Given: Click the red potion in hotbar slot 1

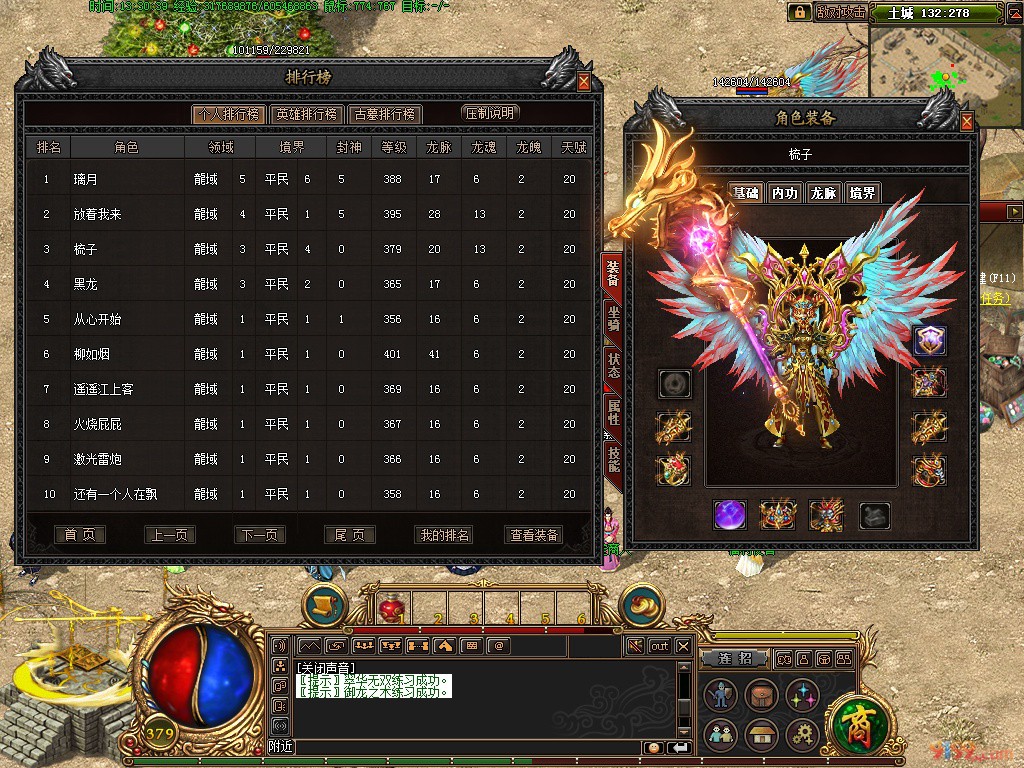Looking at the screenshot, I should click(x=390, y=607).
